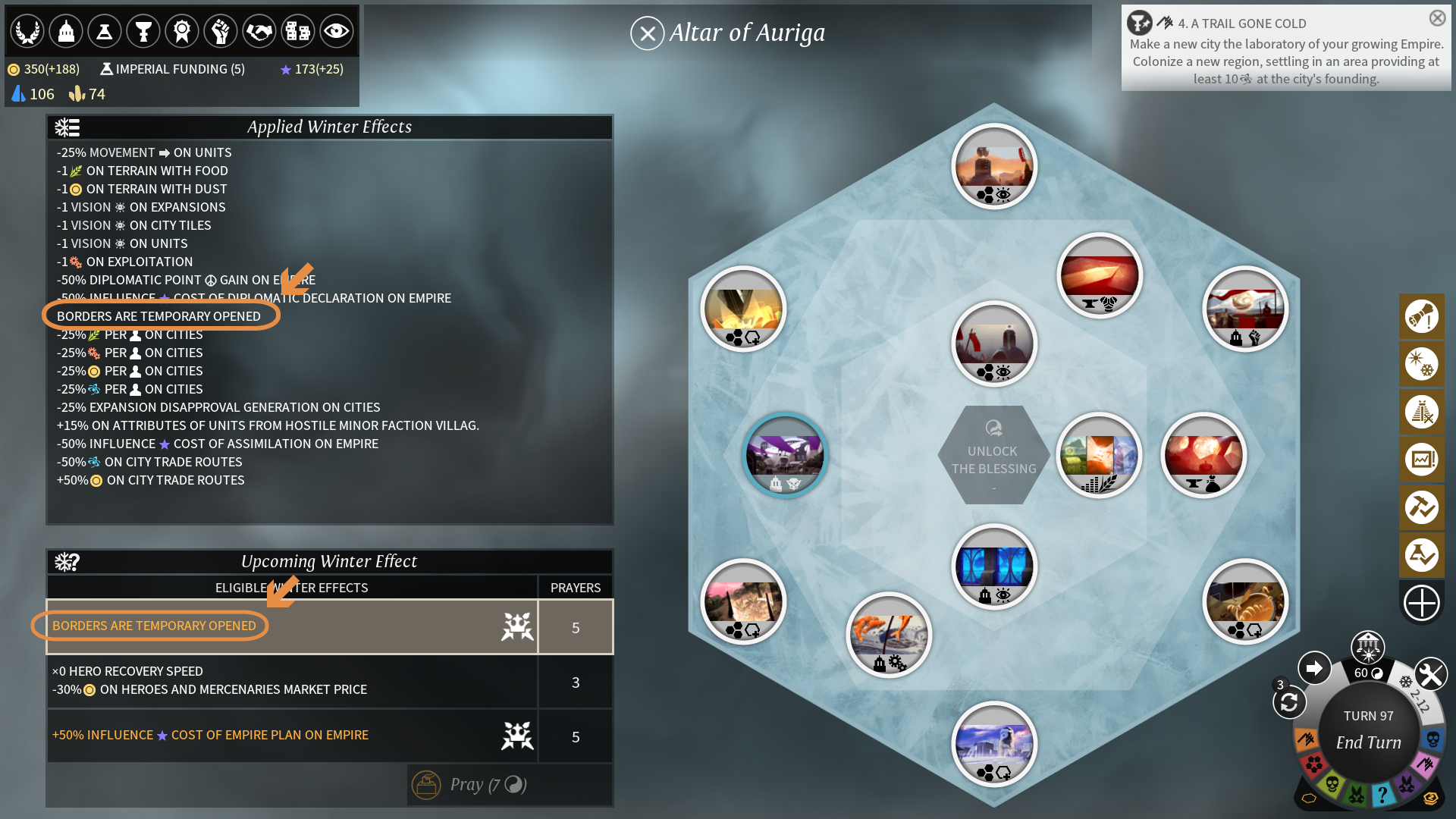Choose the Hero Recovery Speed winter effect row

pos(292,681)
